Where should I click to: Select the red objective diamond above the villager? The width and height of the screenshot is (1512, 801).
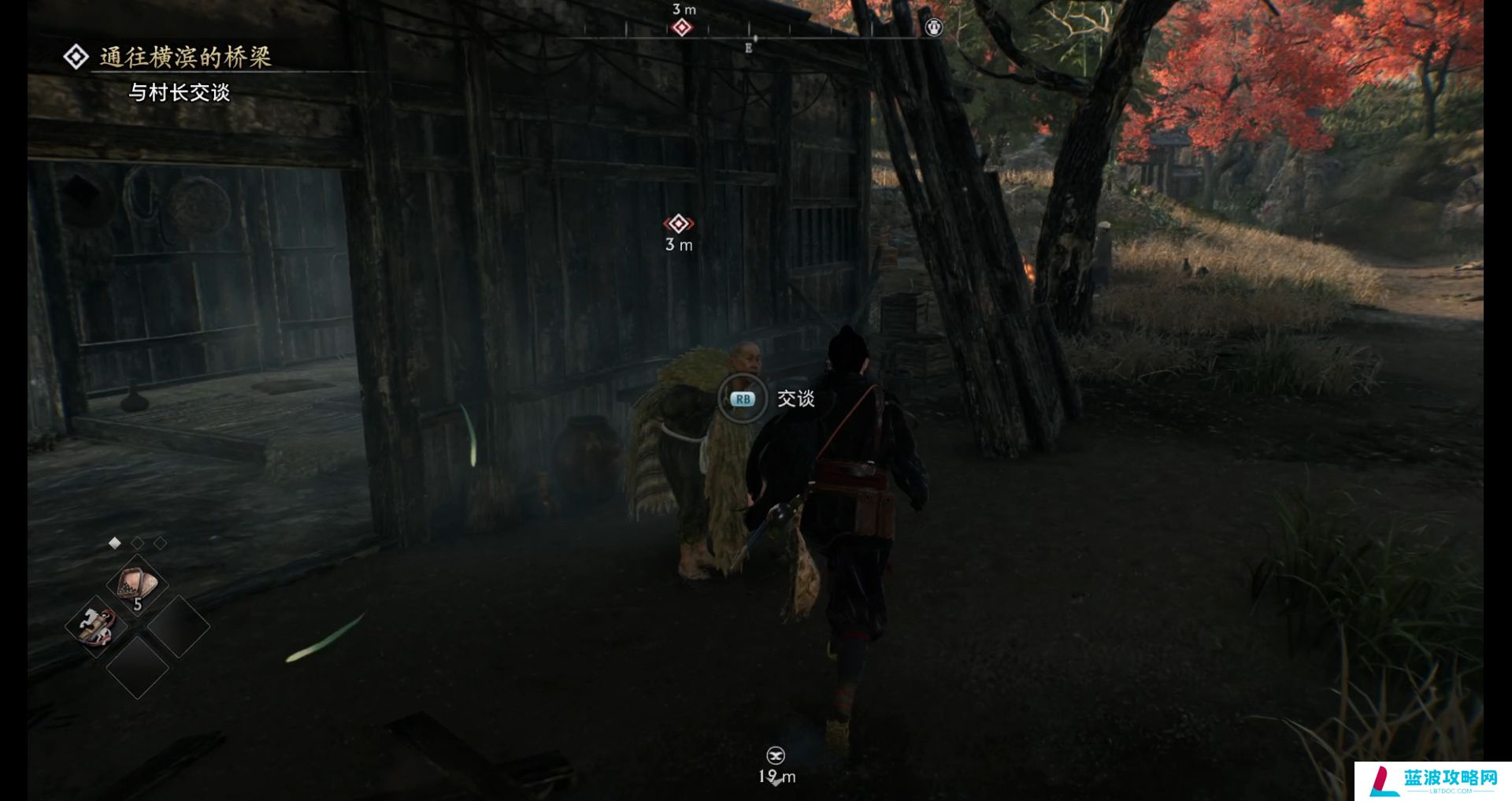(x=678, y=224)
